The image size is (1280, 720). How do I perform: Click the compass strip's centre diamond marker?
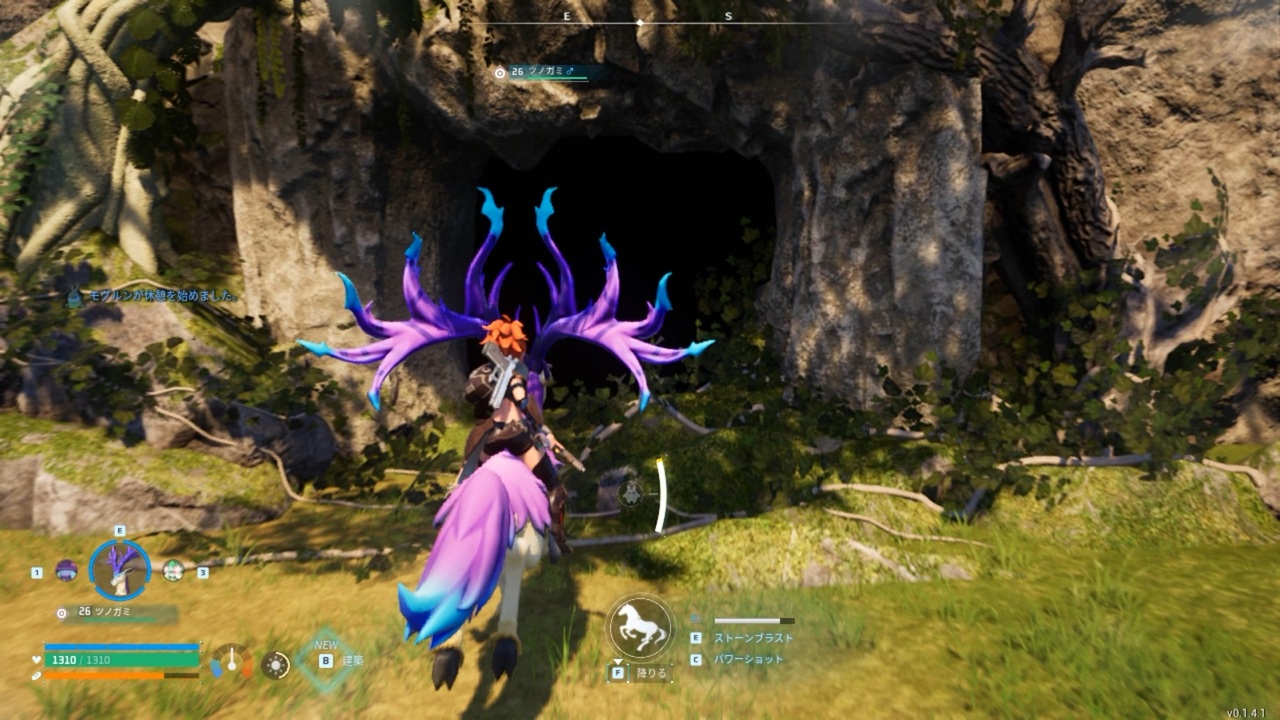[x=640, y=21]
